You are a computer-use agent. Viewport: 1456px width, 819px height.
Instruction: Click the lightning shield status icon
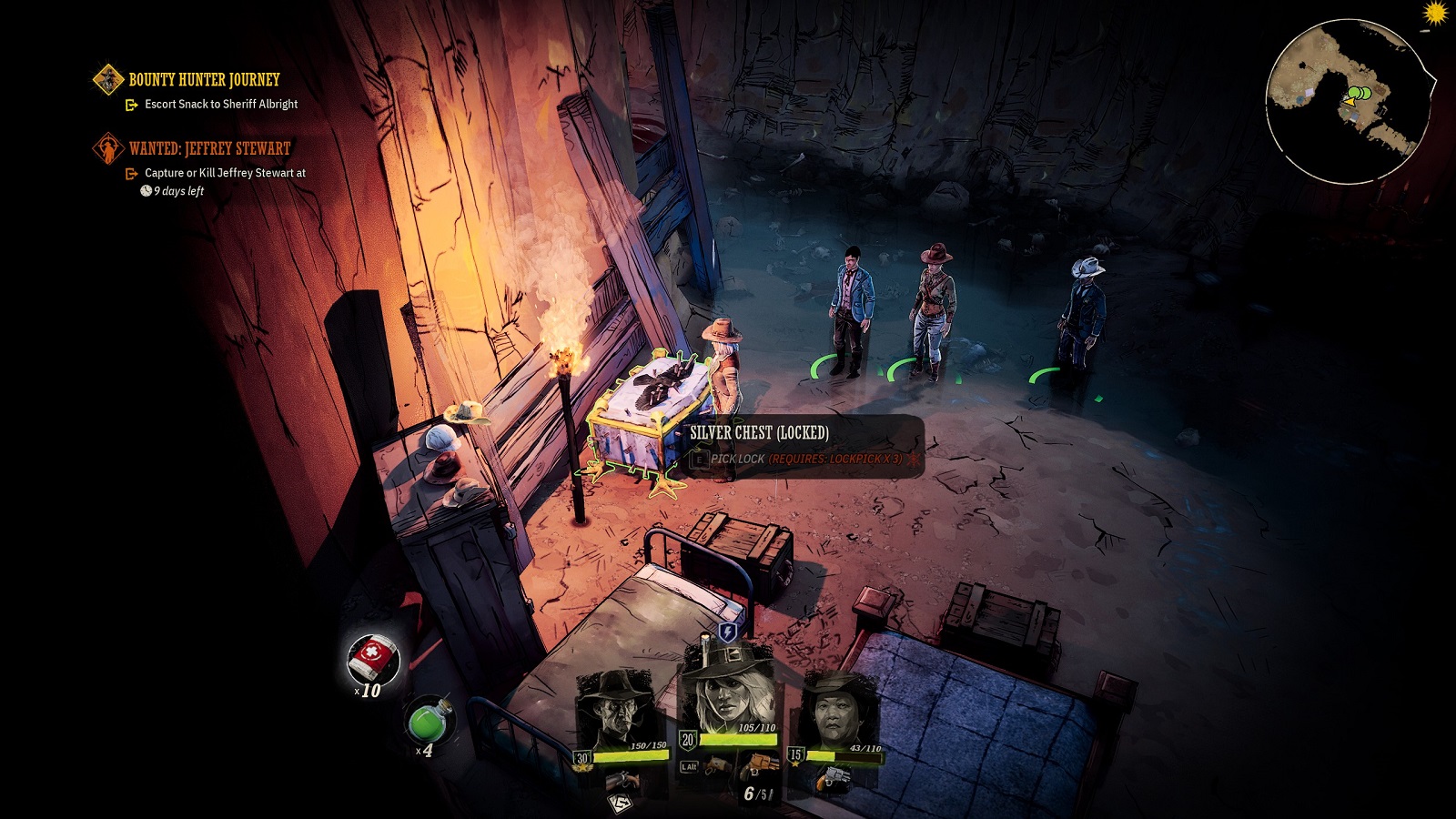pos(728,632)
